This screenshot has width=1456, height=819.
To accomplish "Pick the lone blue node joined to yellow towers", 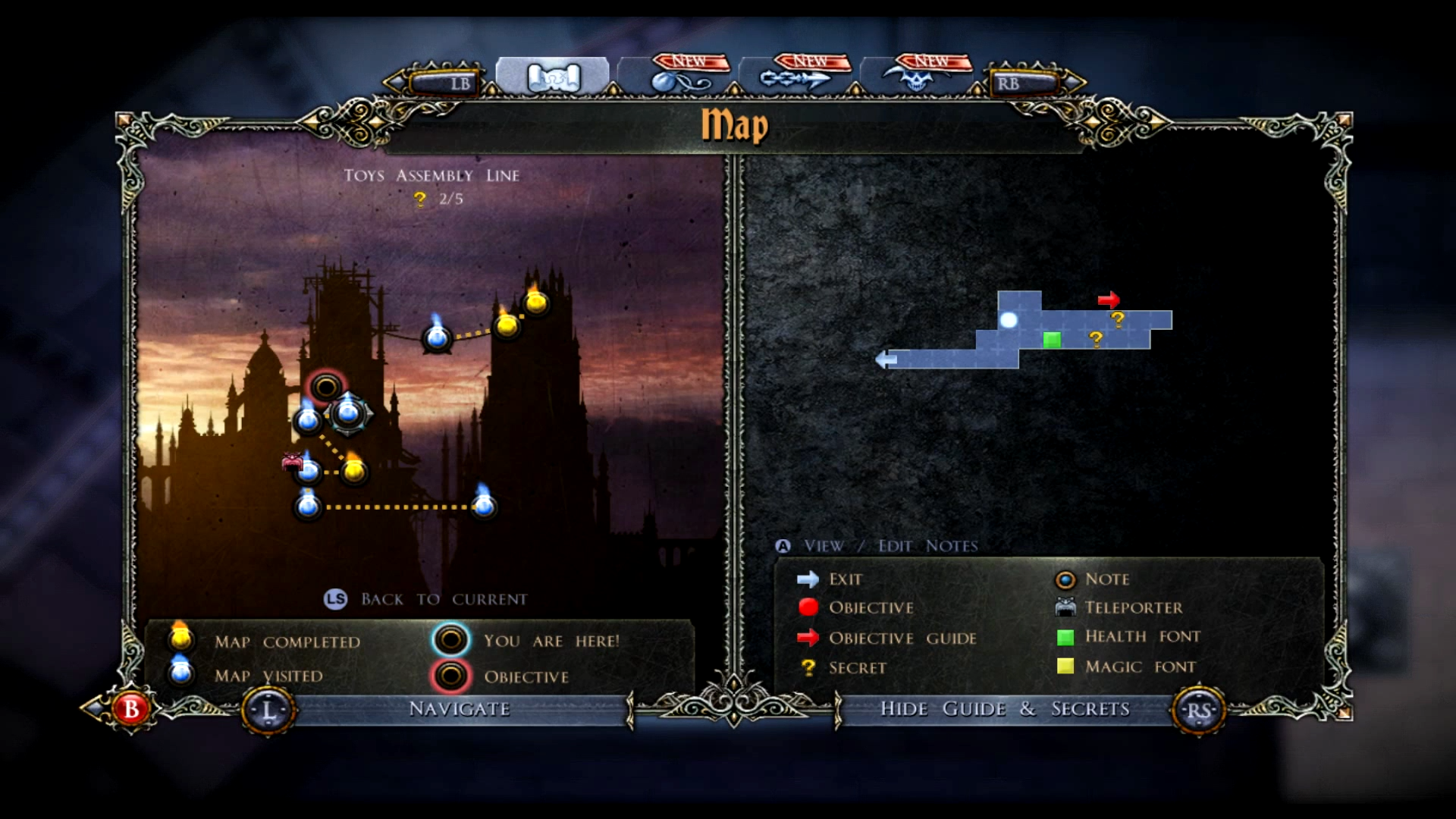I will (x=437, y=337).
